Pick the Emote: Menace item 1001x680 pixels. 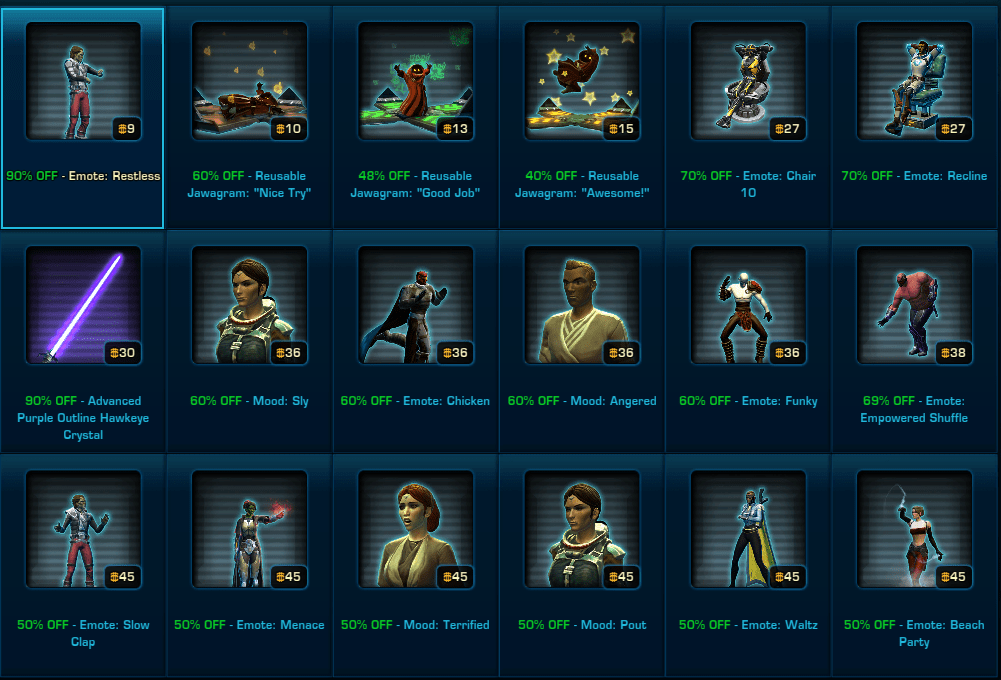[249, 530]
